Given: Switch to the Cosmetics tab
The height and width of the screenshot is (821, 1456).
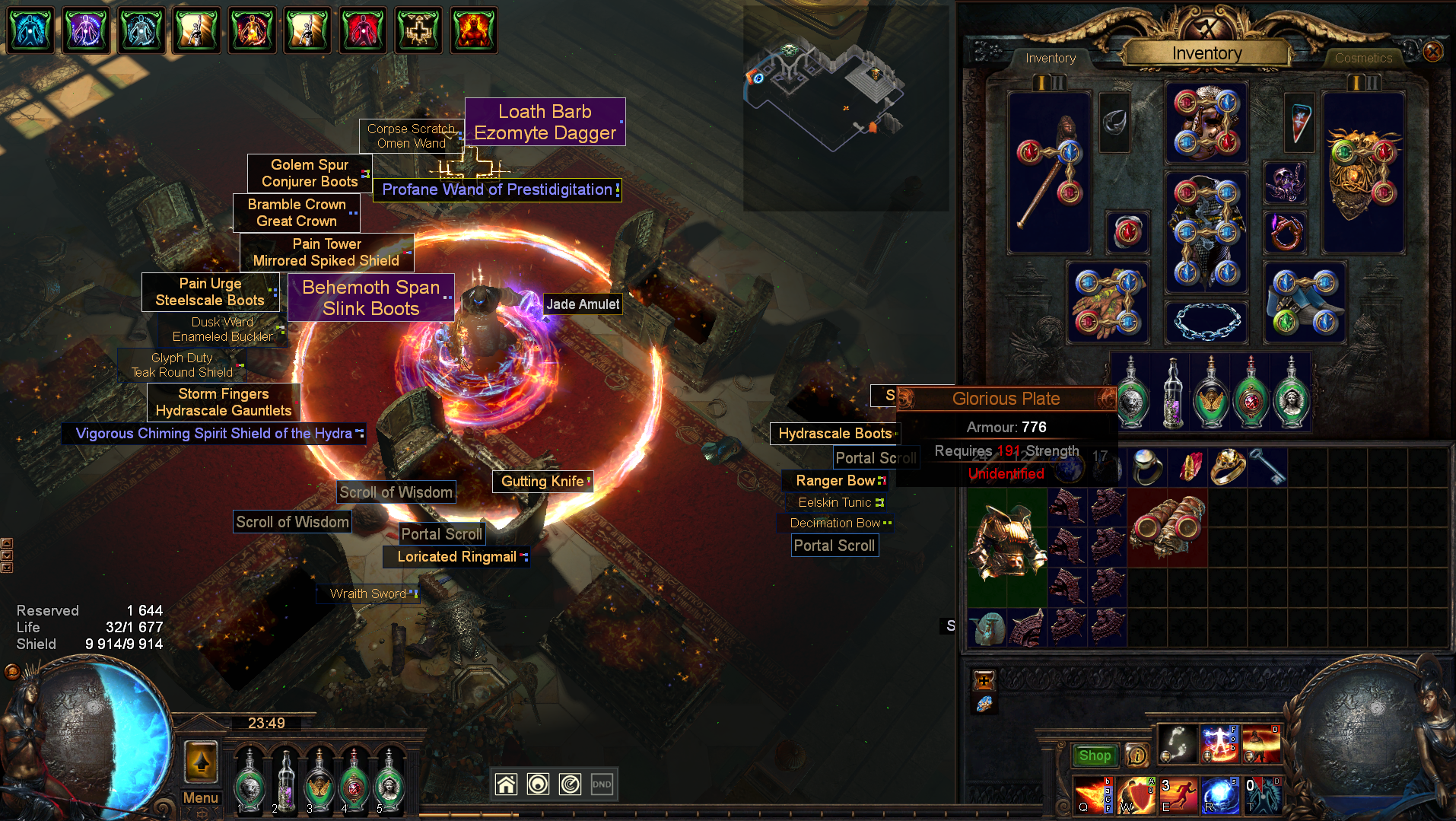Looking at the screenshot, I should 1363,58.
